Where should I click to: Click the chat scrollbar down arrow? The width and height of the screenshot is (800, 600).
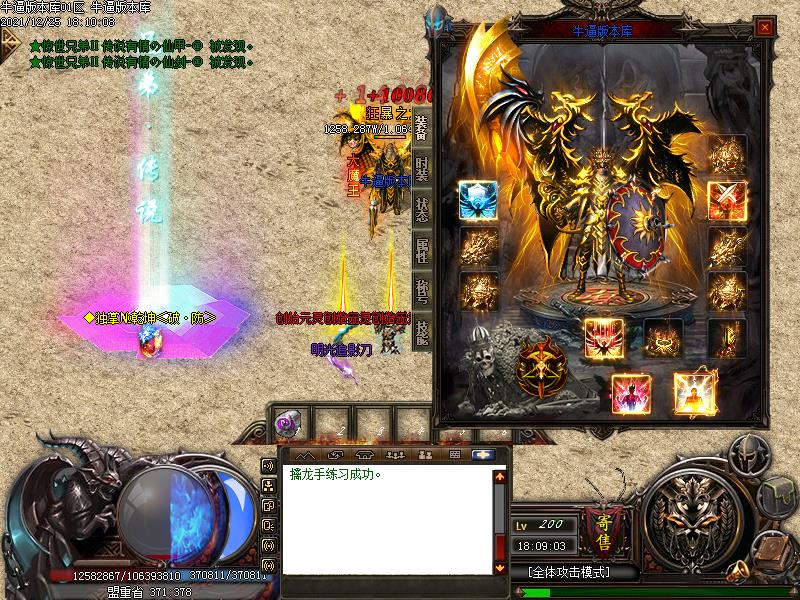(x=501, y=567)
